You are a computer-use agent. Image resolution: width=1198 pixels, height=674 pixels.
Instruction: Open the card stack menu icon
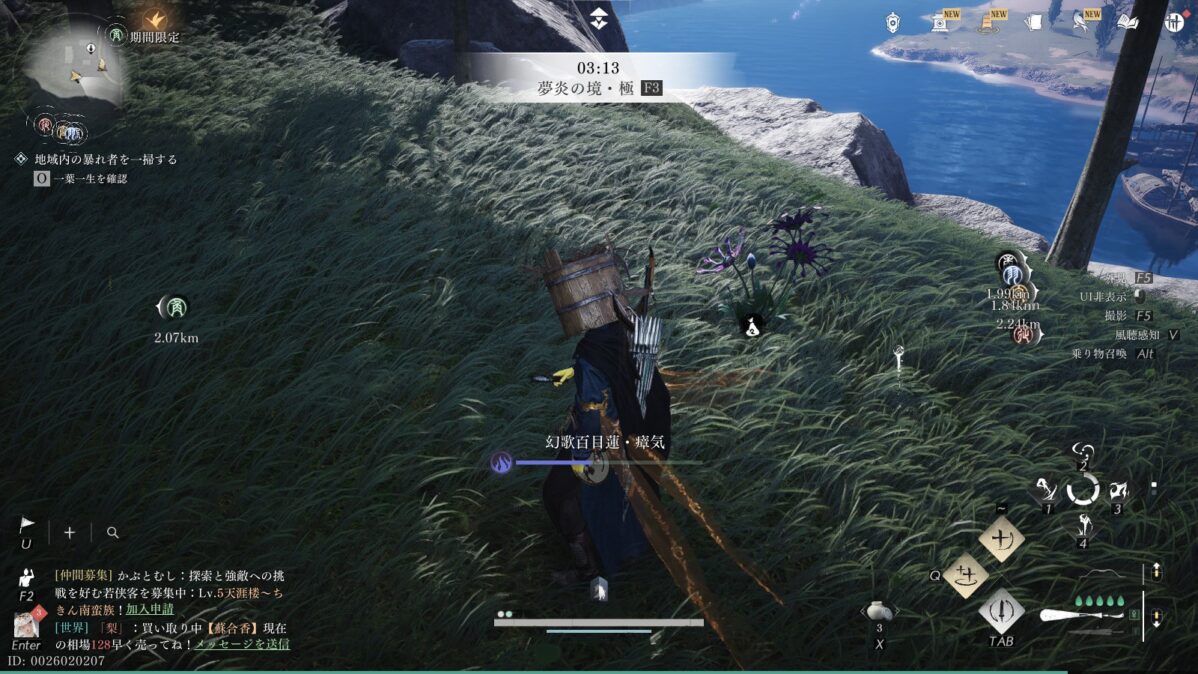pyautogui.click(x=1034, y=22)
